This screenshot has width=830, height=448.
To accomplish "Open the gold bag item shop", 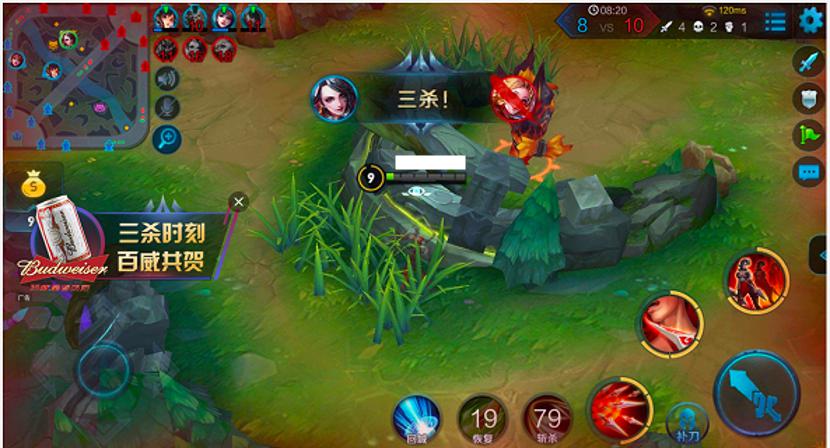I will coord(33,185).
